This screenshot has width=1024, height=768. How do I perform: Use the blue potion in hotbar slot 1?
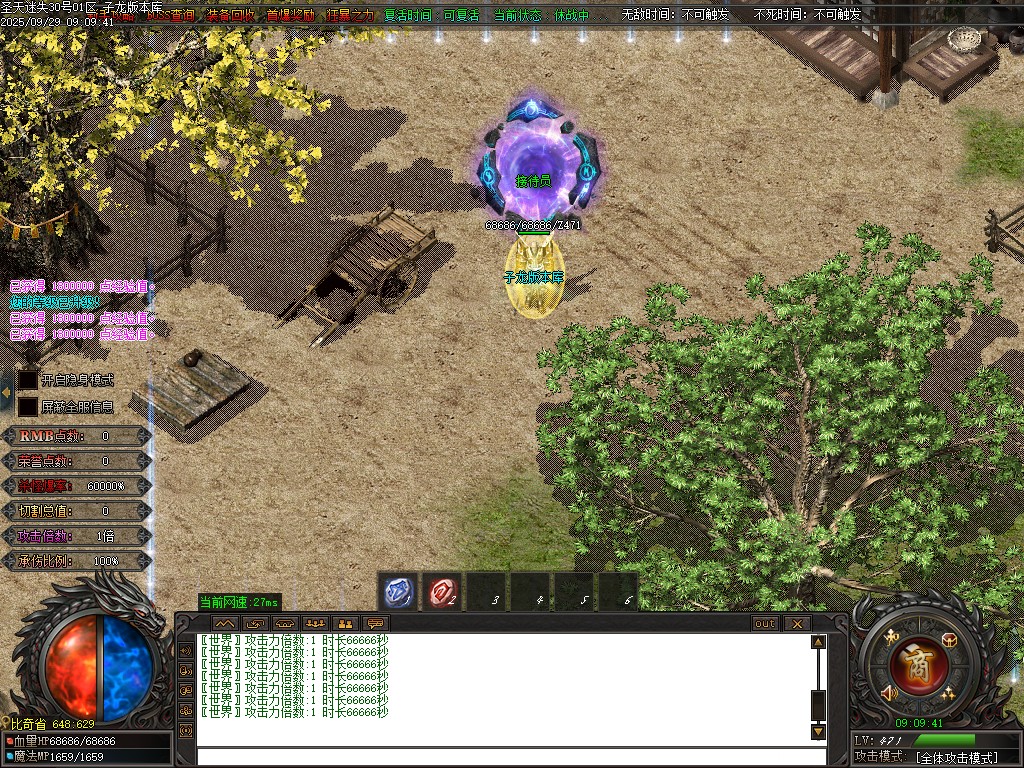pyautogui.click(x=398, y=592)
